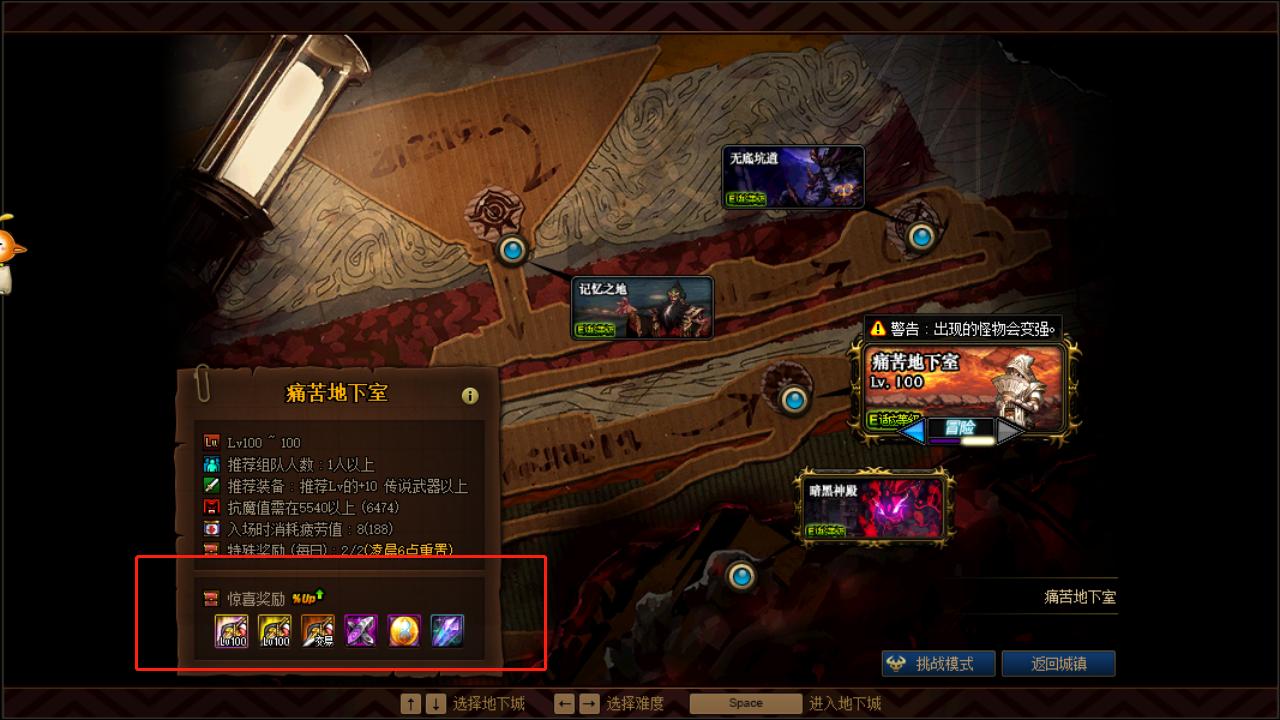The width and height of the screenshot is (1280, 720).
Task: Click the difficulty progress bar under 冒险
Action: 960,440
